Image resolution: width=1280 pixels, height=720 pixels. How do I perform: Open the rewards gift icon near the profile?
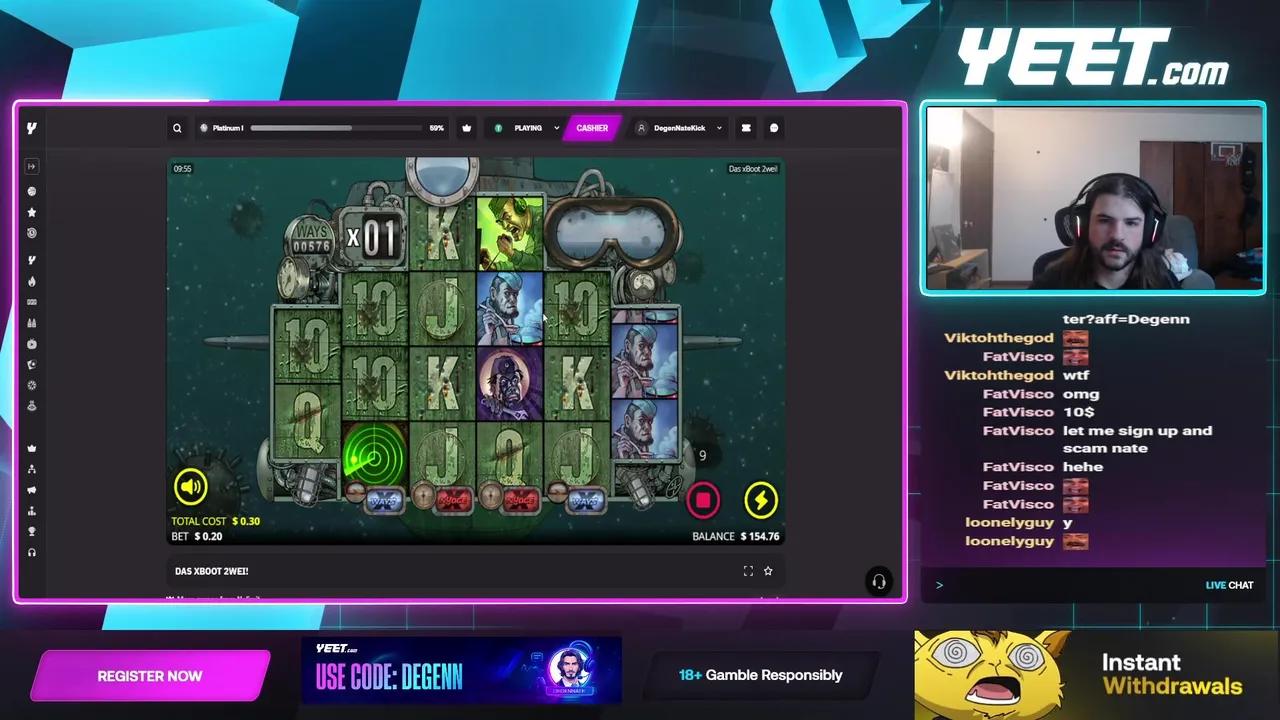pyautogui.click(x=746, y=127)
